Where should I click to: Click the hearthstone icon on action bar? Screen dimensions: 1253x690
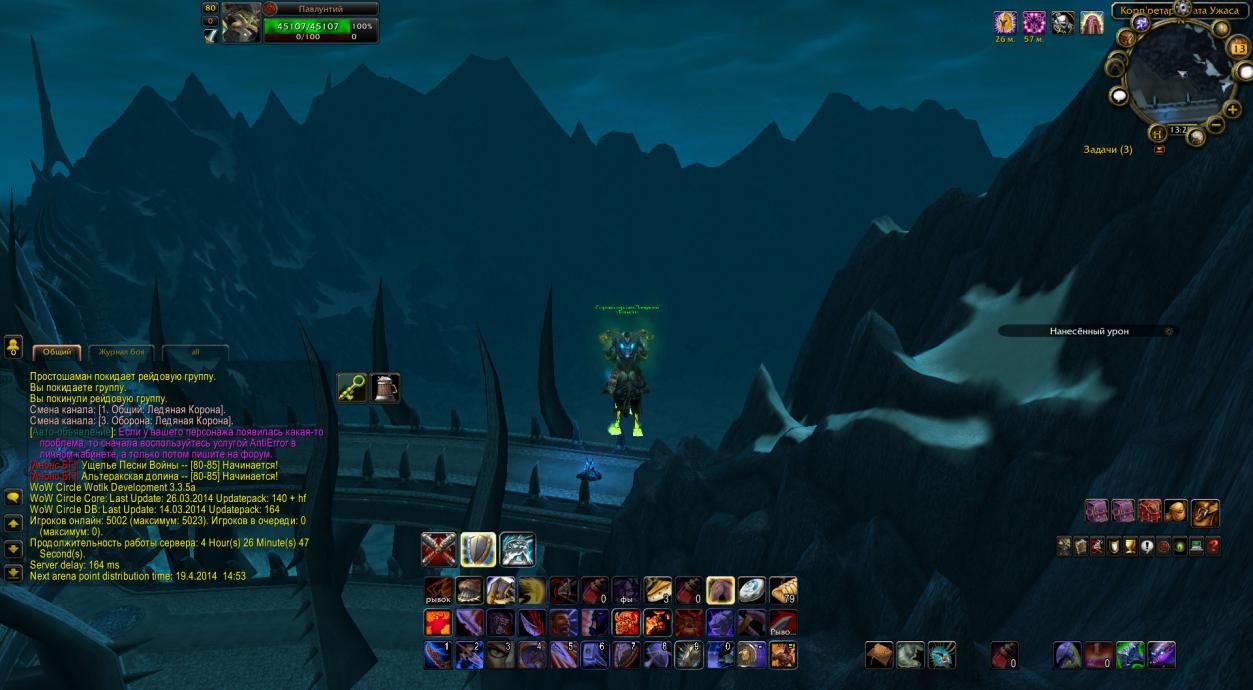point(751,591)
